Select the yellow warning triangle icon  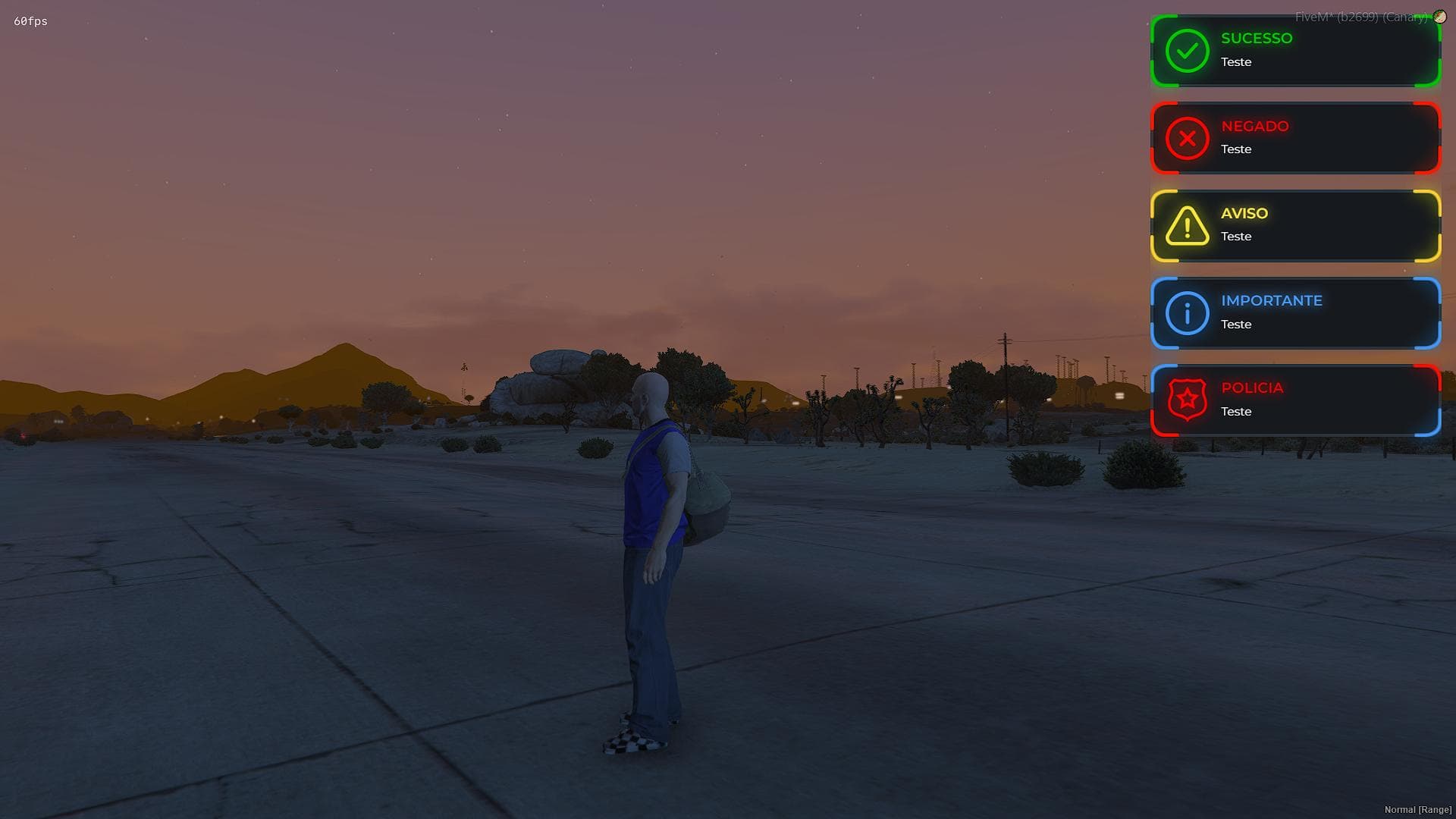tap(1187, 226)
